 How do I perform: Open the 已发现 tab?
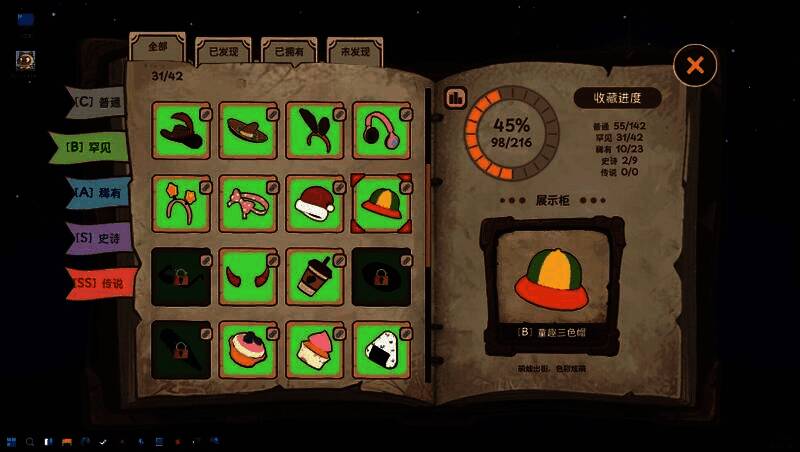[x=223, y=50]
